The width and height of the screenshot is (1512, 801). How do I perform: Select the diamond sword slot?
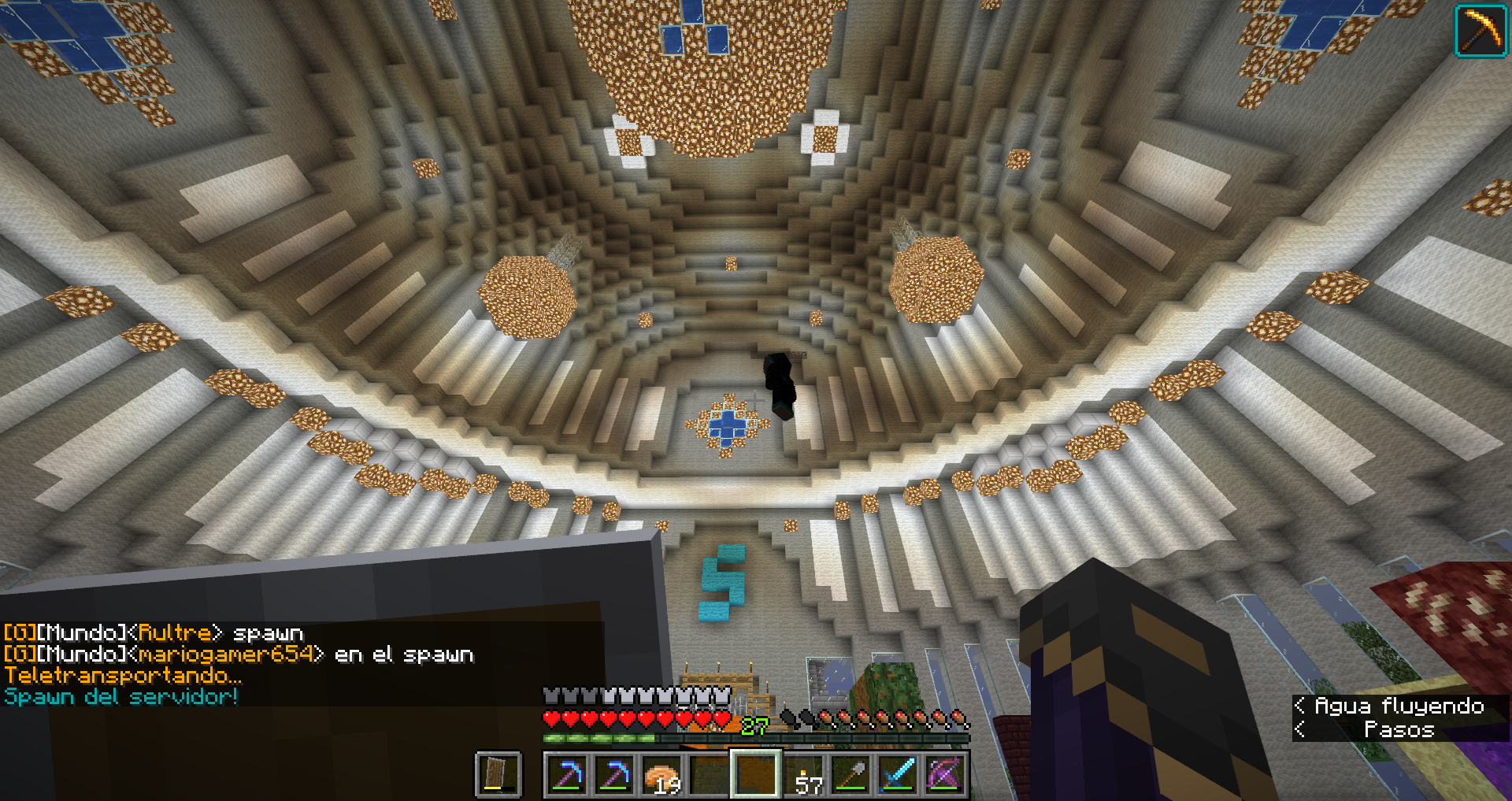point(899,775)
